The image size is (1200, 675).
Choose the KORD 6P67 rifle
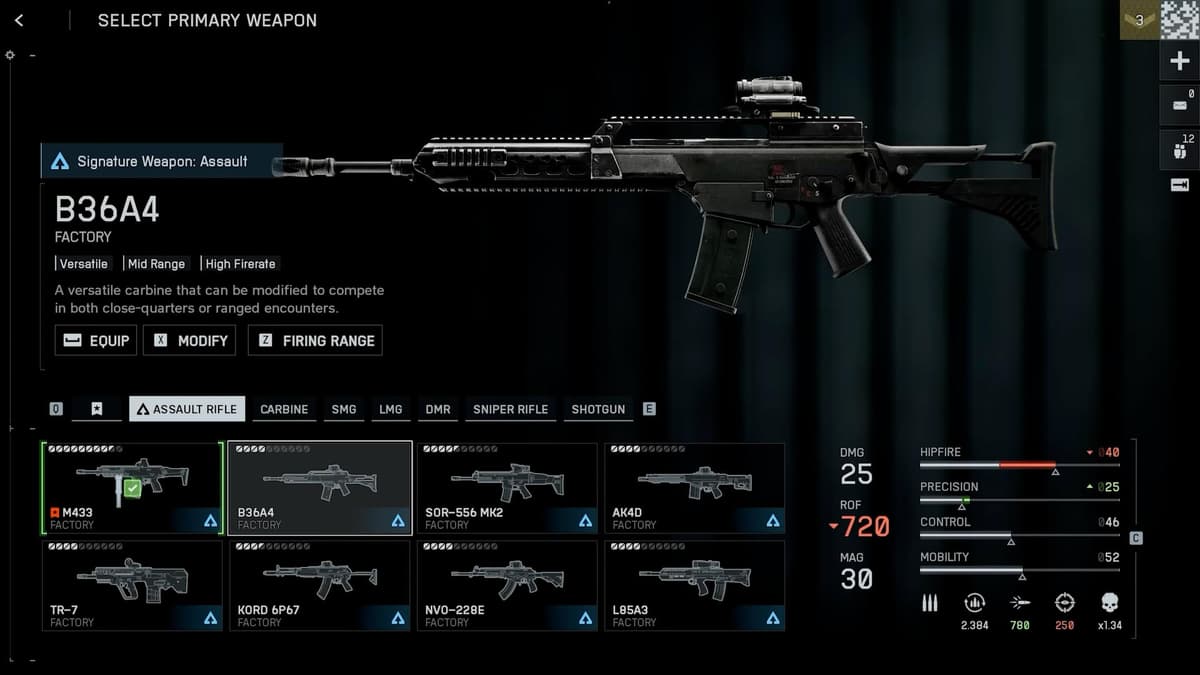[x=320, y=585]
